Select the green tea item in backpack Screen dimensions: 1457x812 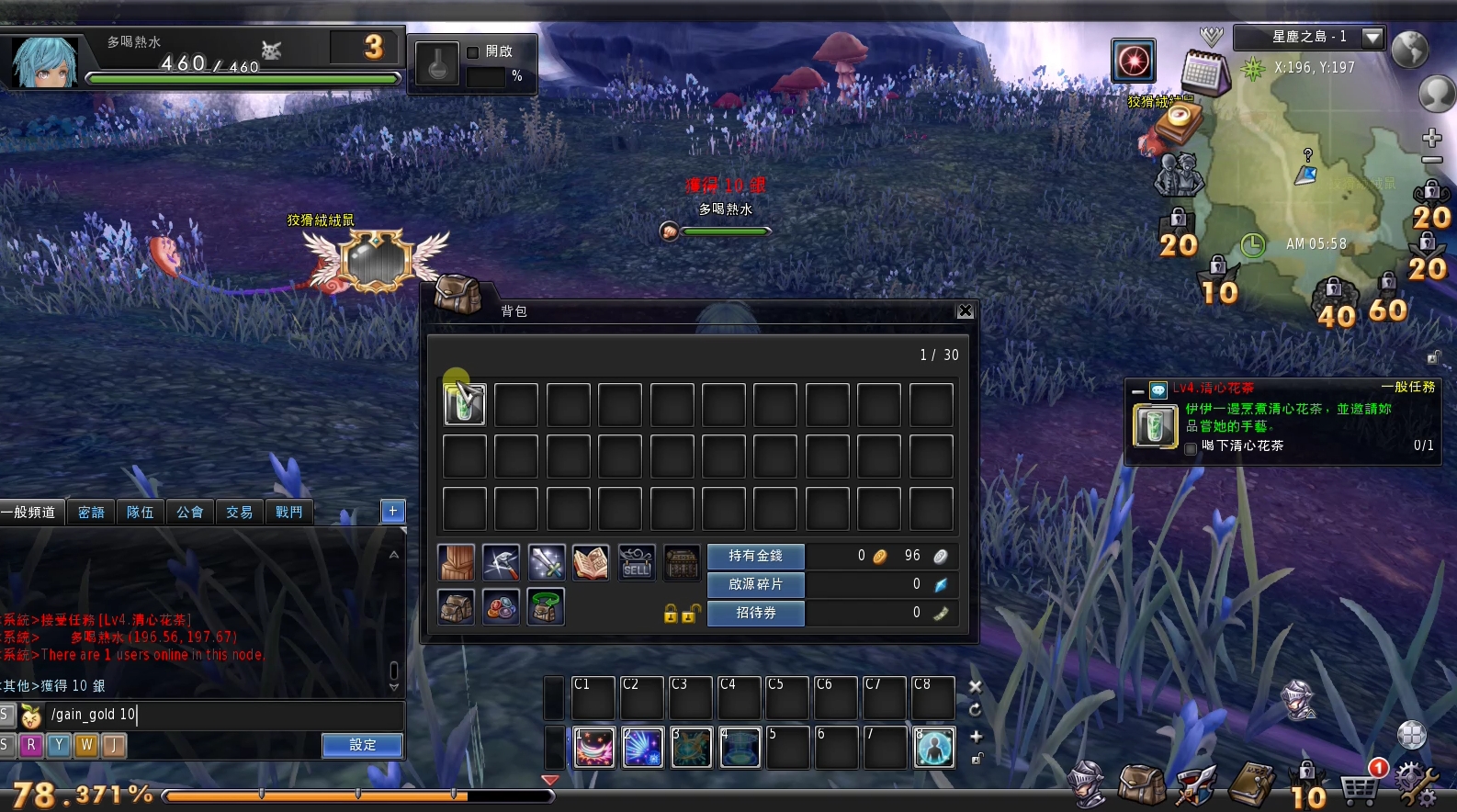[465, 404]
